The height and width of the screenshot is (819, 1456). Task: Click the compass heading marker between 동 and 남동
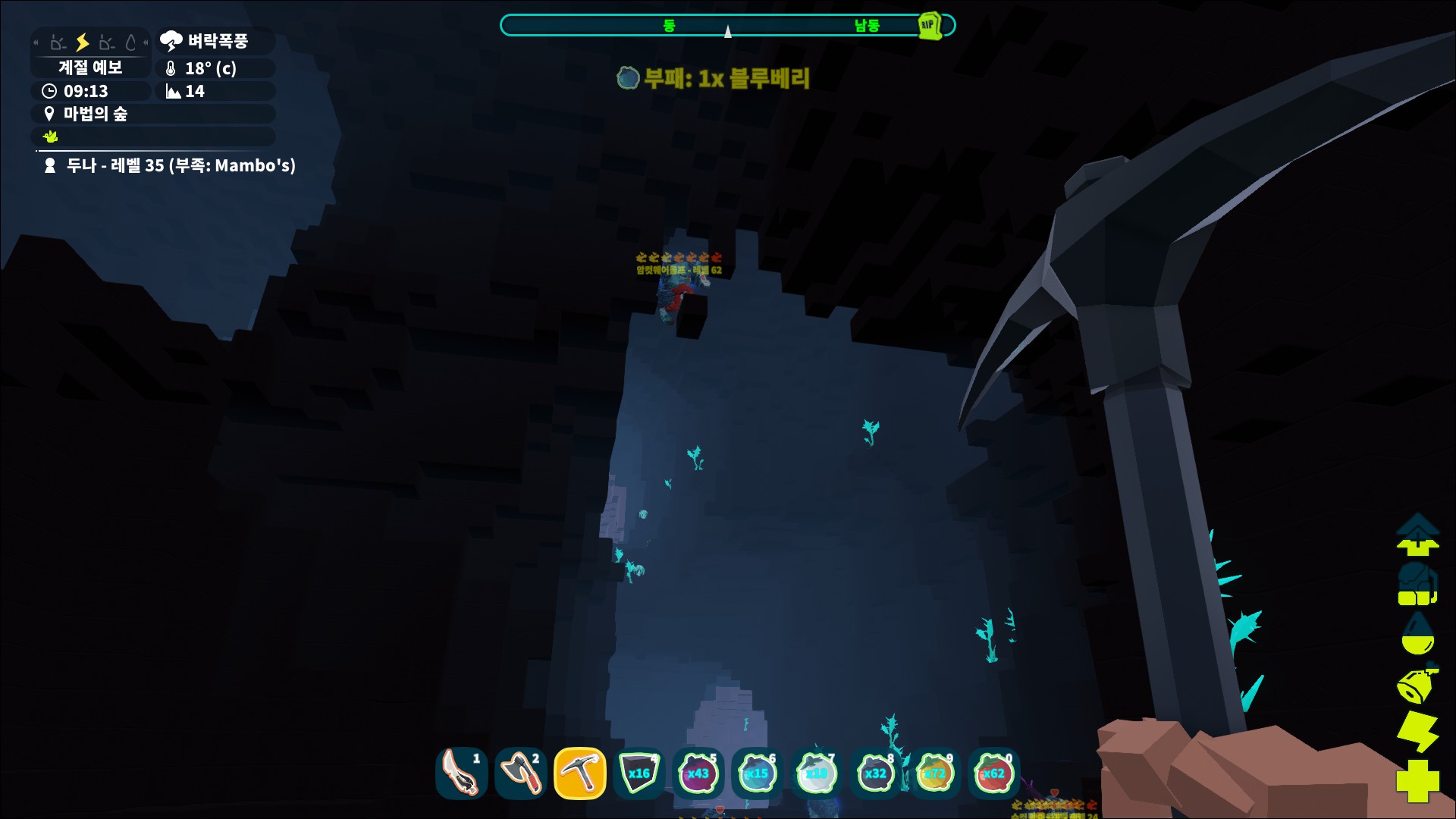(728, 31)
